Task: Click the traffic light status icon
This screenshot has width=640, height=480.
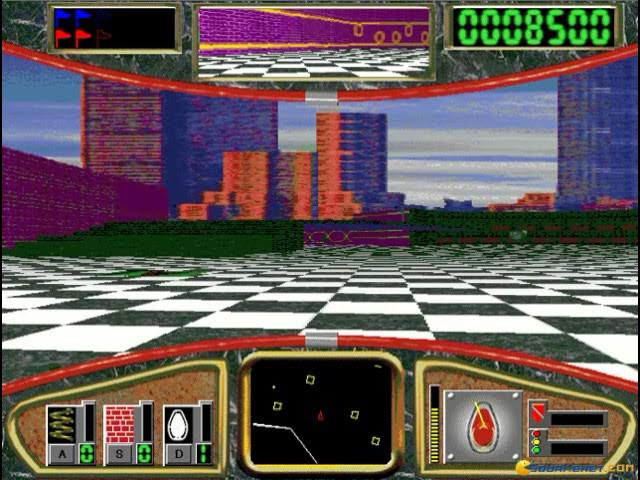Action: tap(537, 443)
